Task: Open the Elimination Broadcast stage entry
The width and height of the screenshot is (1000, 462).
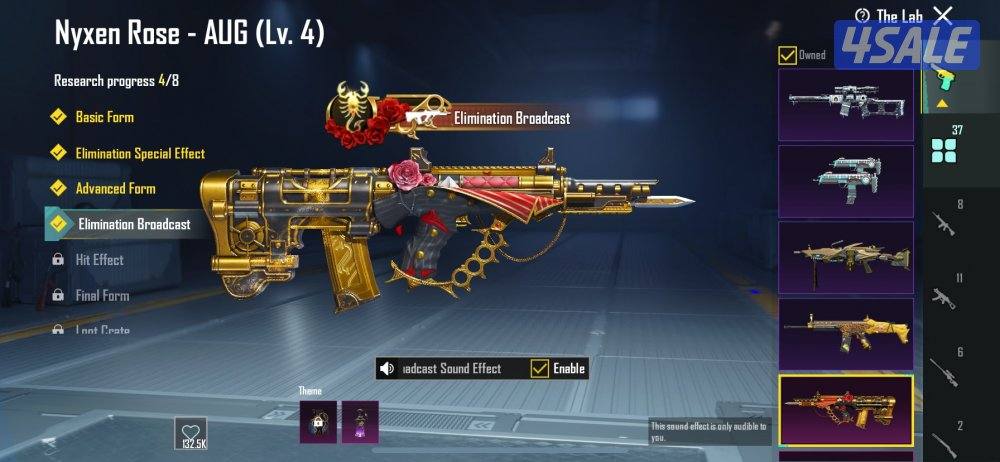Action: [133, 224]
